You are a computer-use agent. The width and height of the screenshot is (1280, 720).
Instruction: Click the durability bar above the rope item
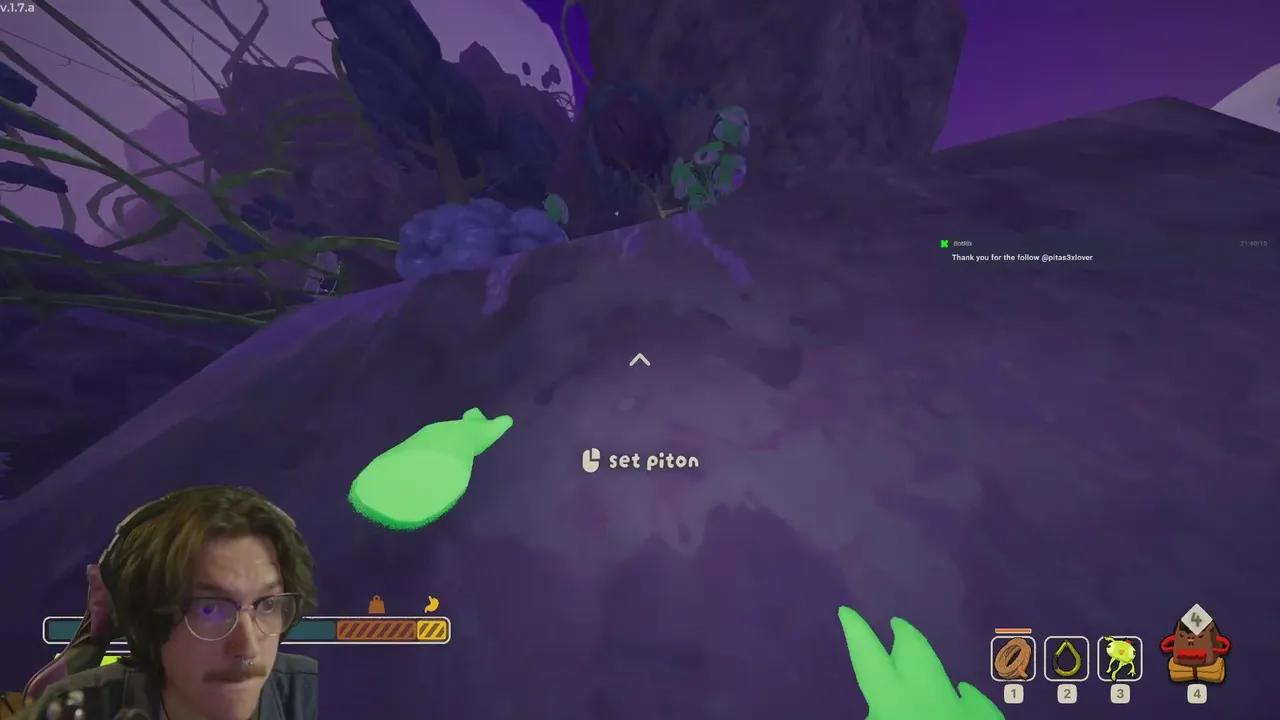point(1013,630)
